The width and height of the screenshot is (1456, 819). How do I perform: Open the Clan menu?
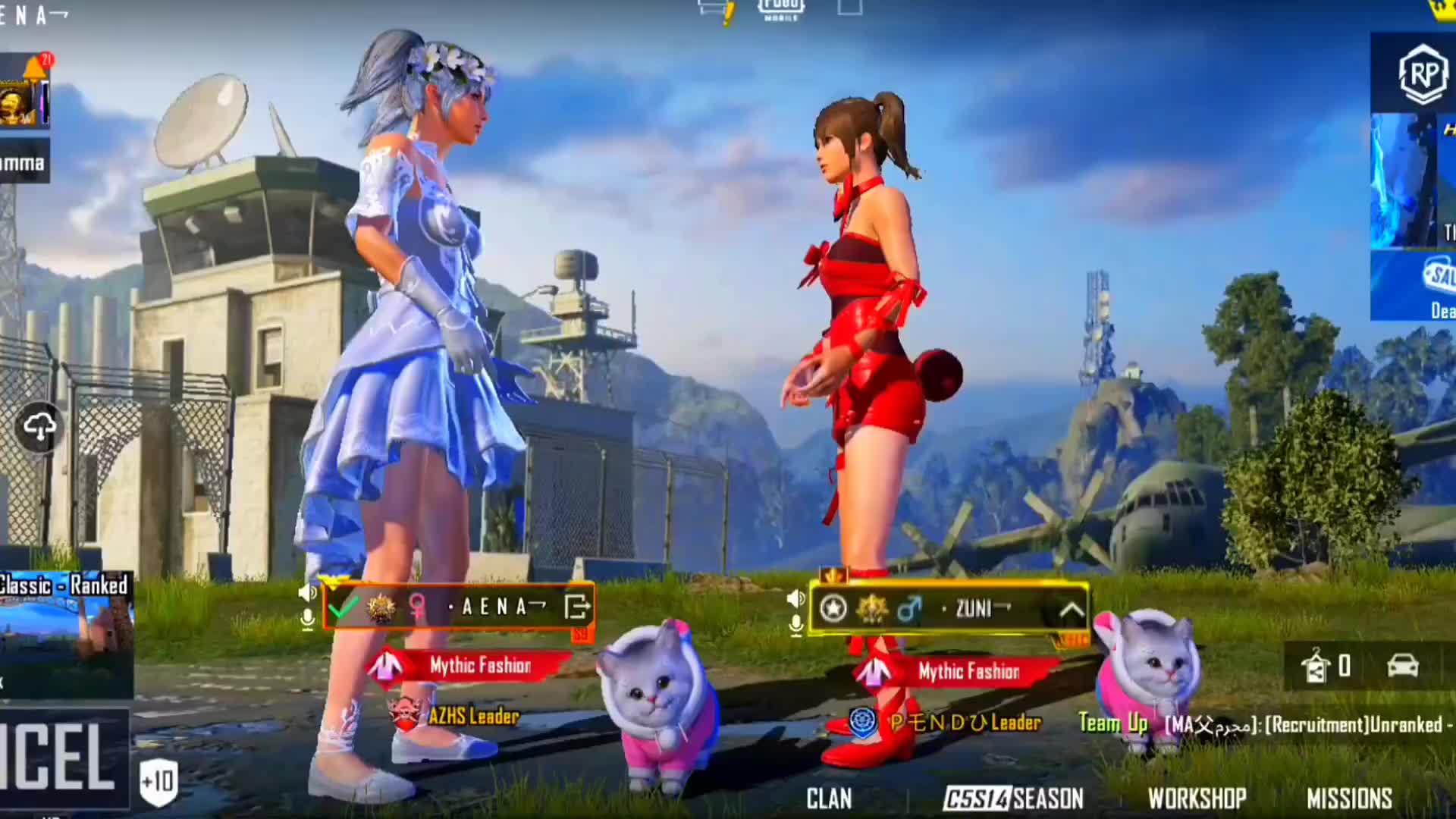point(828,799)
